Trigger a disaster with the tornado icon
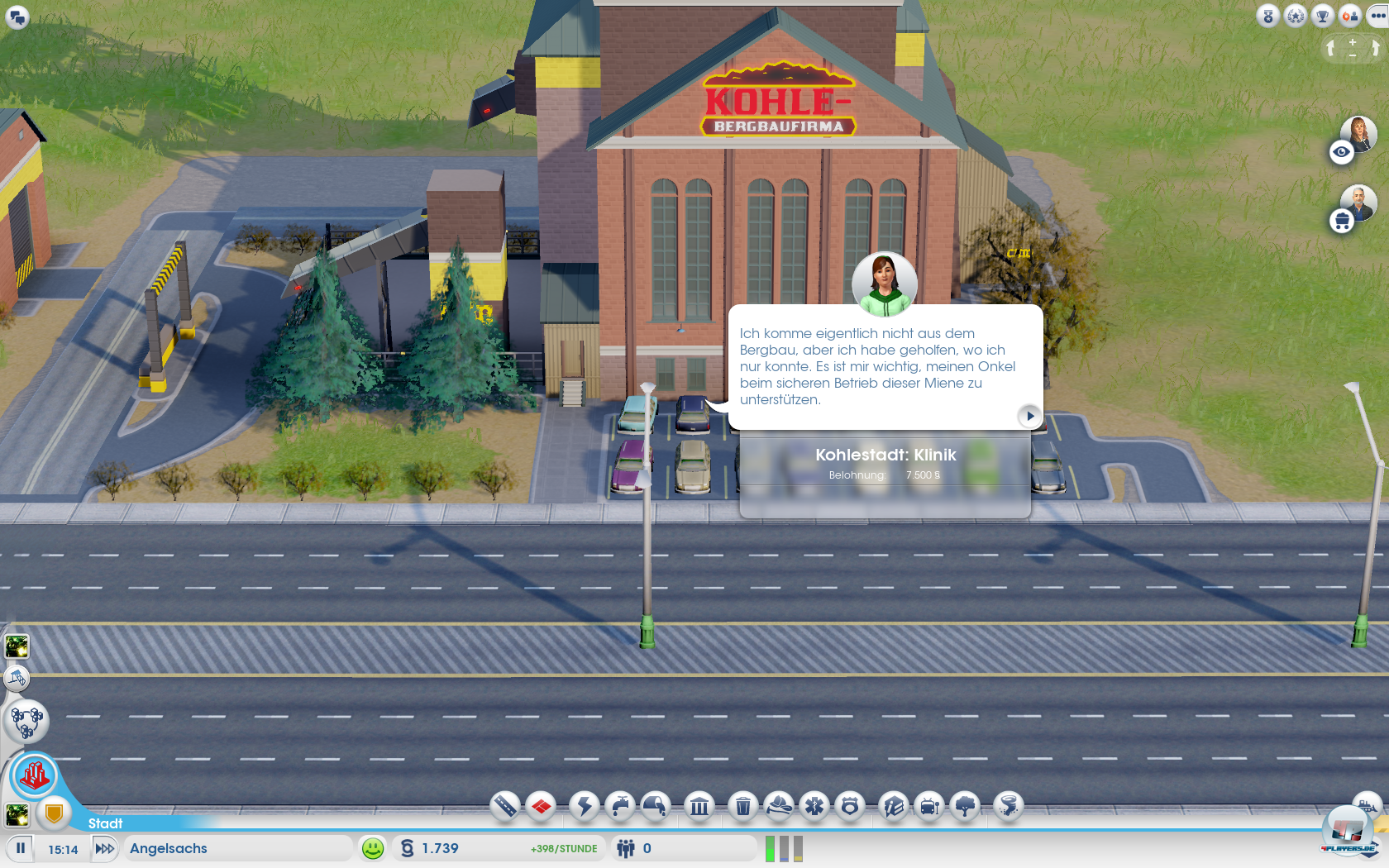This screenshot has width=1389, height=868. click(x=1008, y=806)
